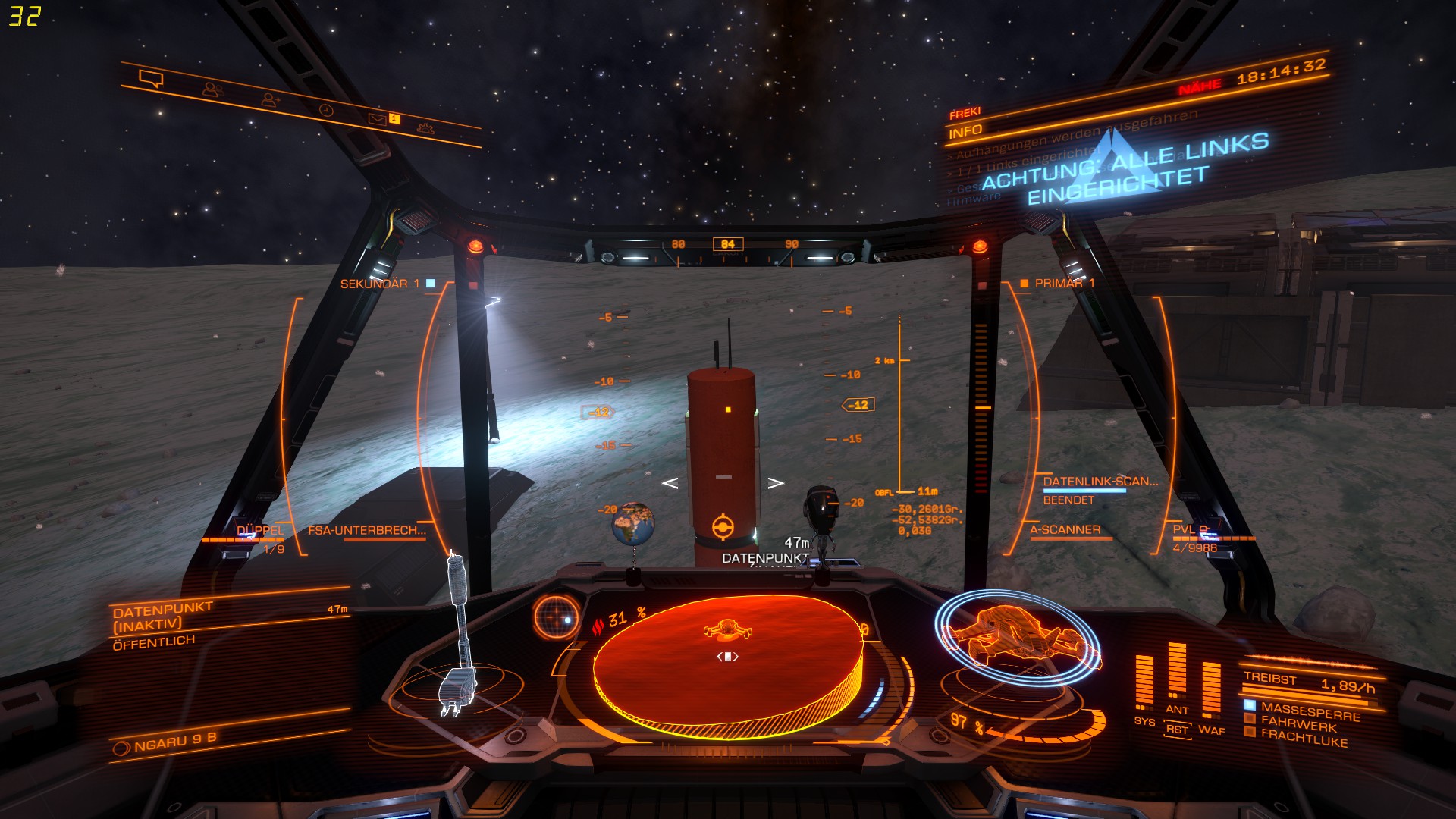Screen dimensions: 1456x819
Task: Open the add-friend tab
Action: pyautogui.click(x=270, y=99)
